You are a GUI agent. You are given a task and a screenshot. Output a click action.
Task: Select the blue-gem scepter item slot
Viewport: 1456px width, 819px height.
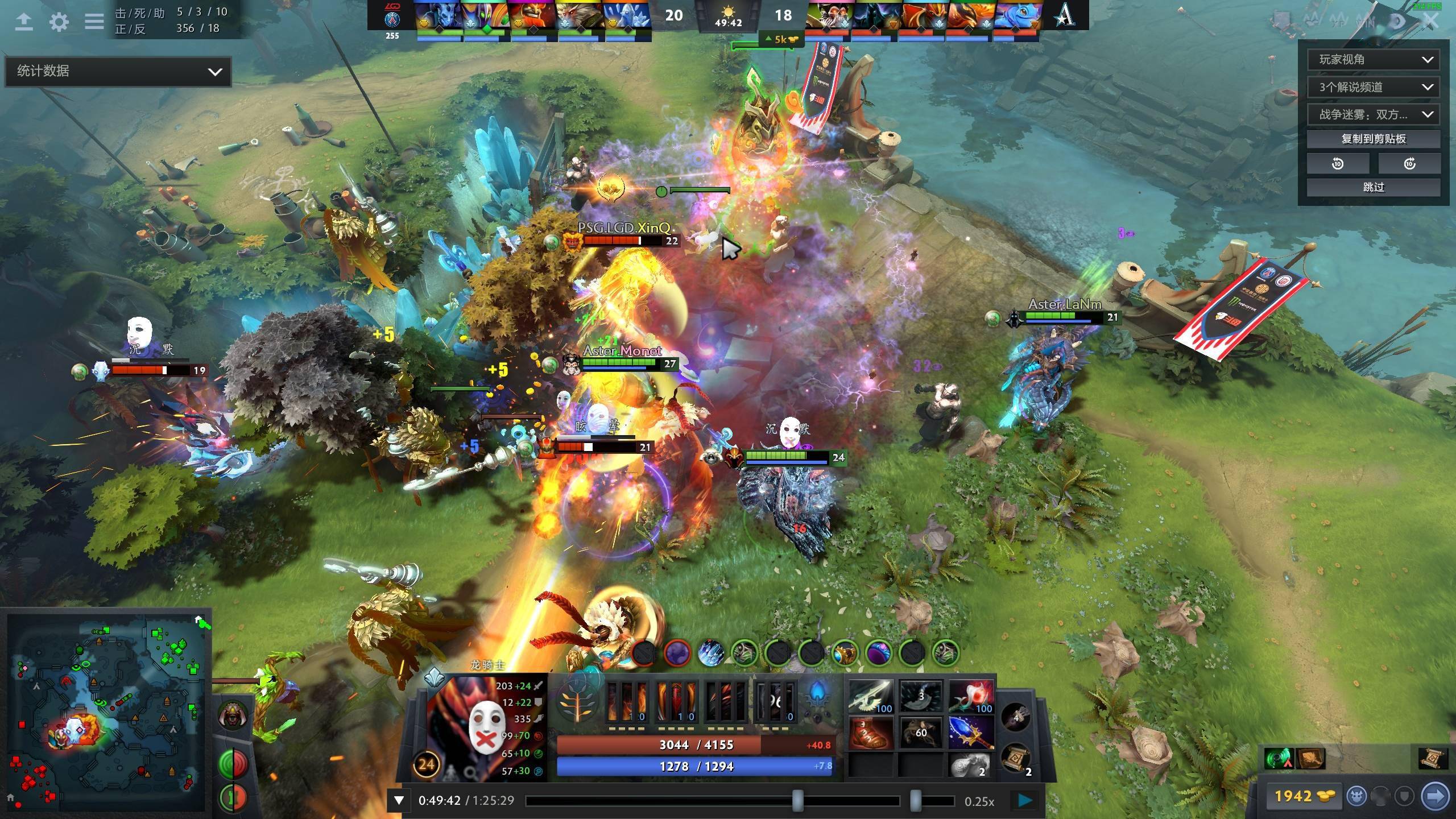click(x=971, y=733)
